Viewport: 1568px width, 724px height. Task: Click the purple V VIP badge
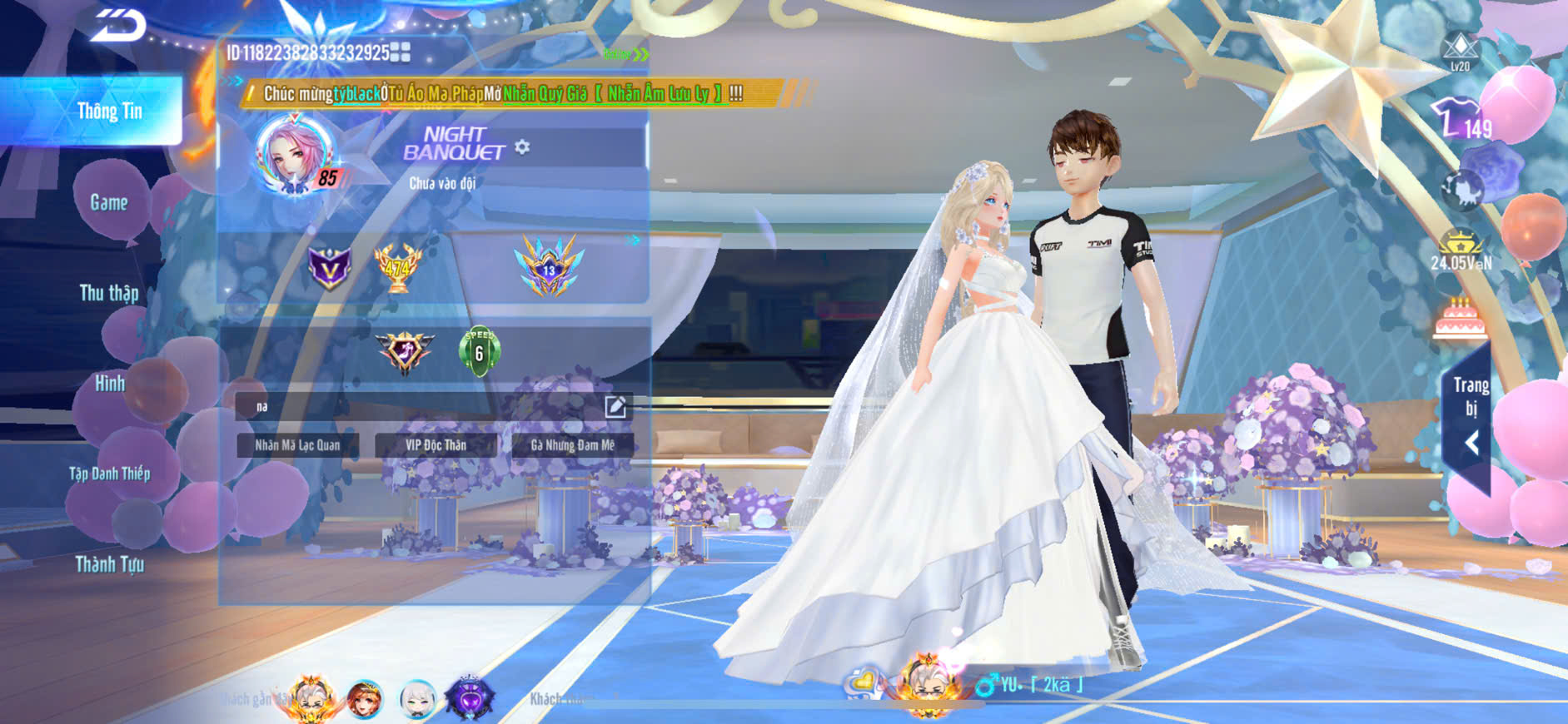[330, 268]
